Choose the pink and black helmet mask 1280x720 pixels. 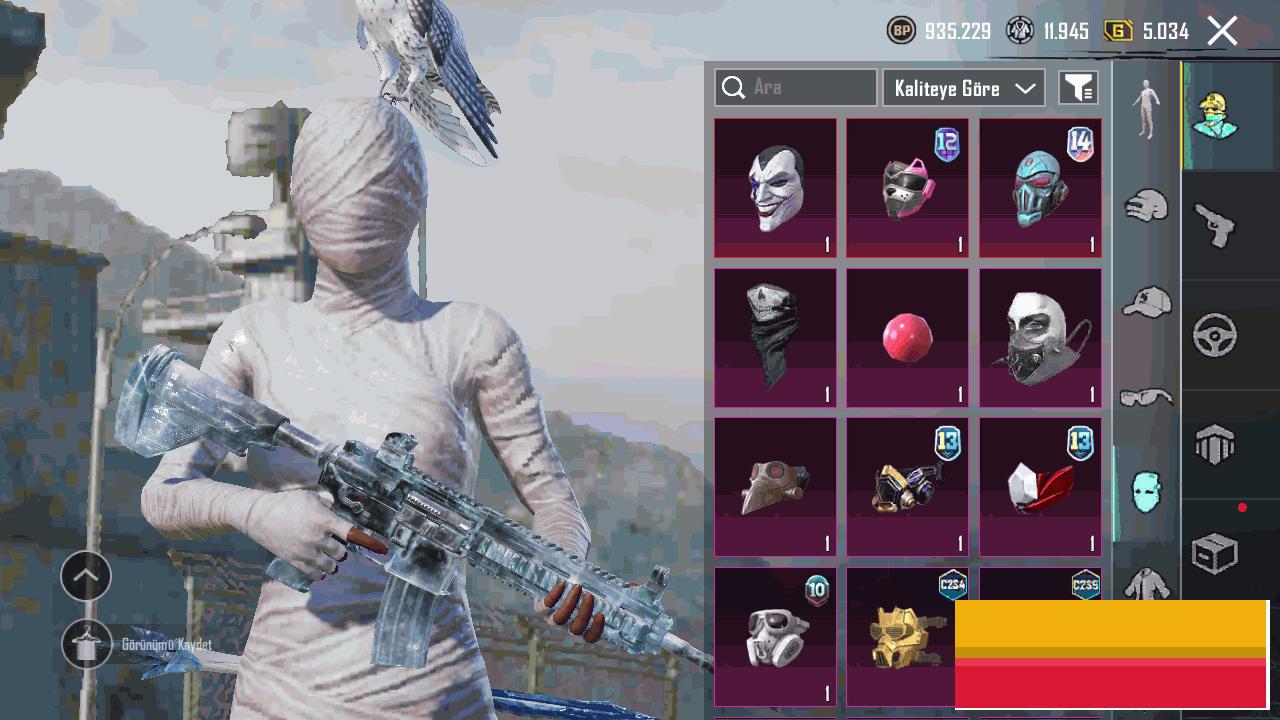pyautogui.click(x=907, y=188)
